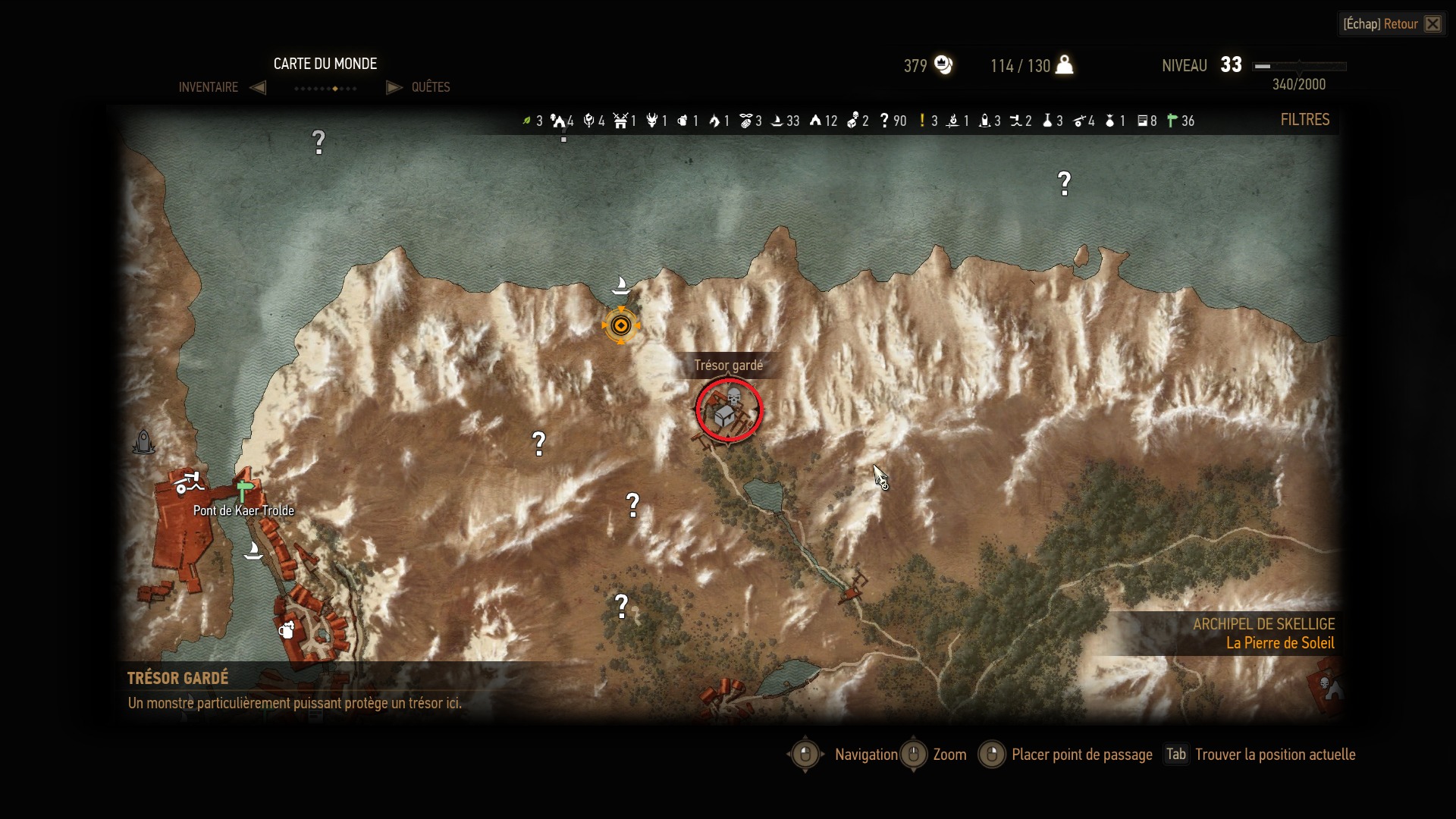Switch to the Inventaire panel via left arrow
The image size is (1456, 819).
pos(258,87)
